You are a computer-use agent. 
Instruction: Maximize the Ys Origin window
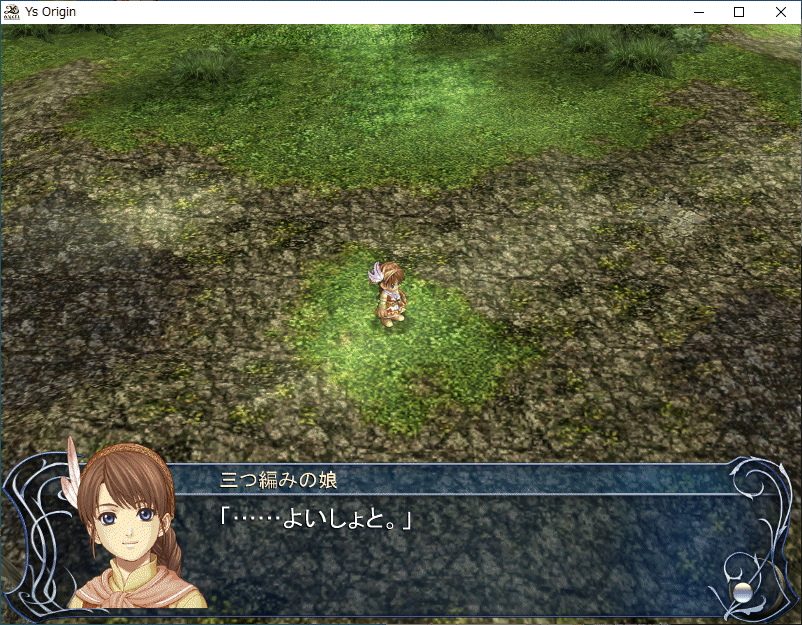coord(740,12)
